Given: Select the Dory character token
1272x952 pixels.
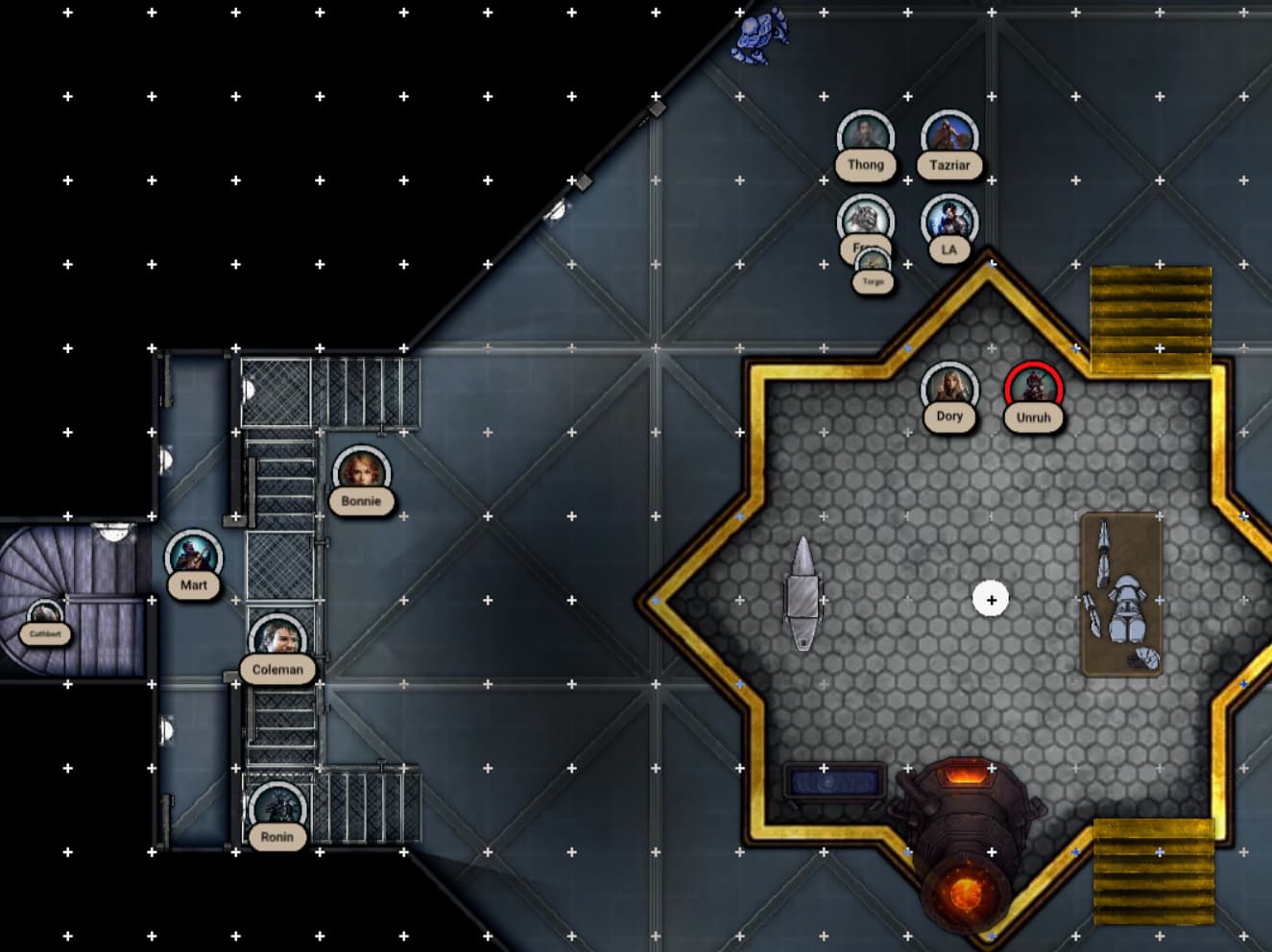Looking at the screenshot, I should (x=949, y=390).
